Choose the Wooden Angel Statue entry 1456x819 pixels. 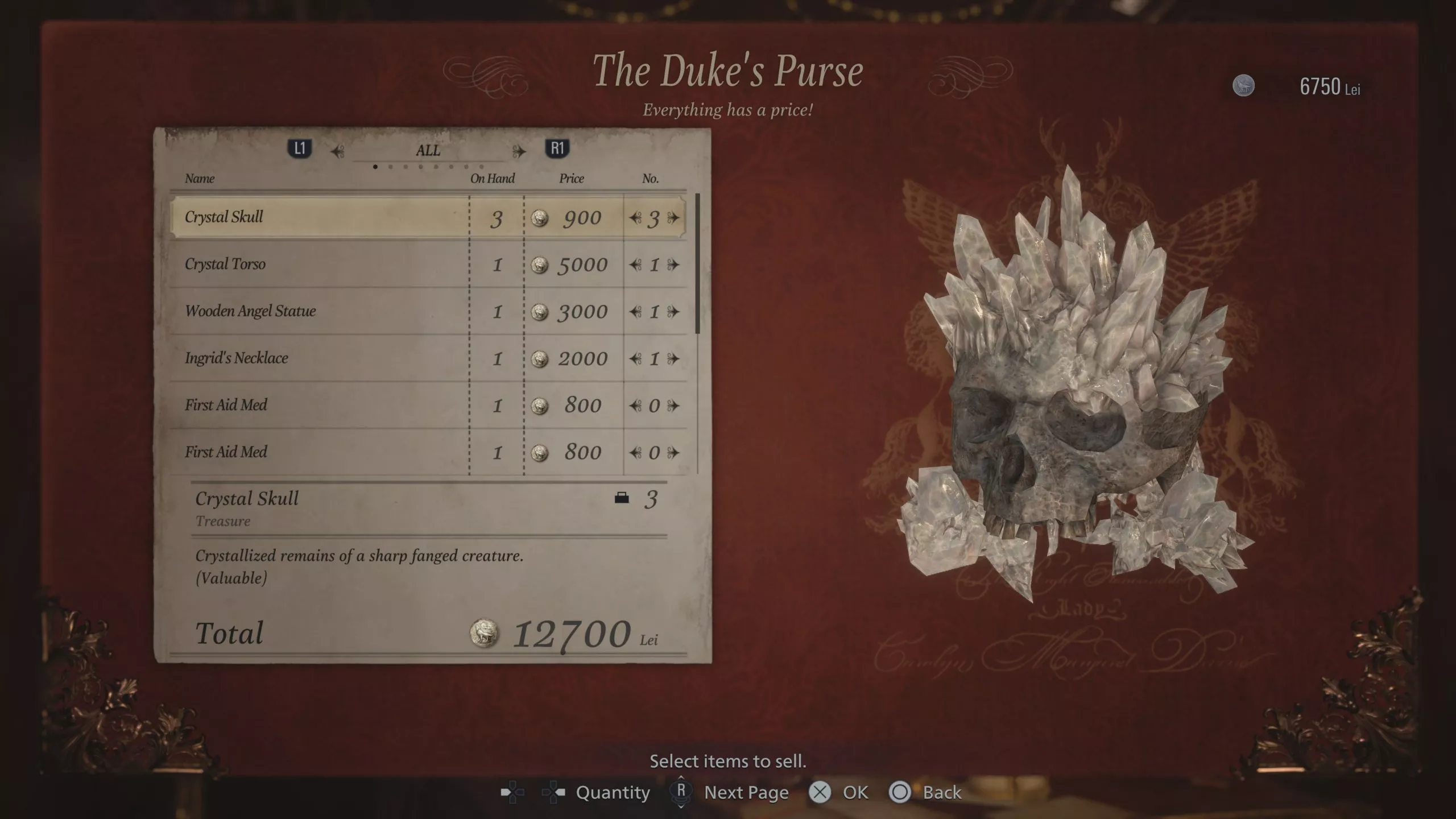pyautogui.click(x=318, y=311)
